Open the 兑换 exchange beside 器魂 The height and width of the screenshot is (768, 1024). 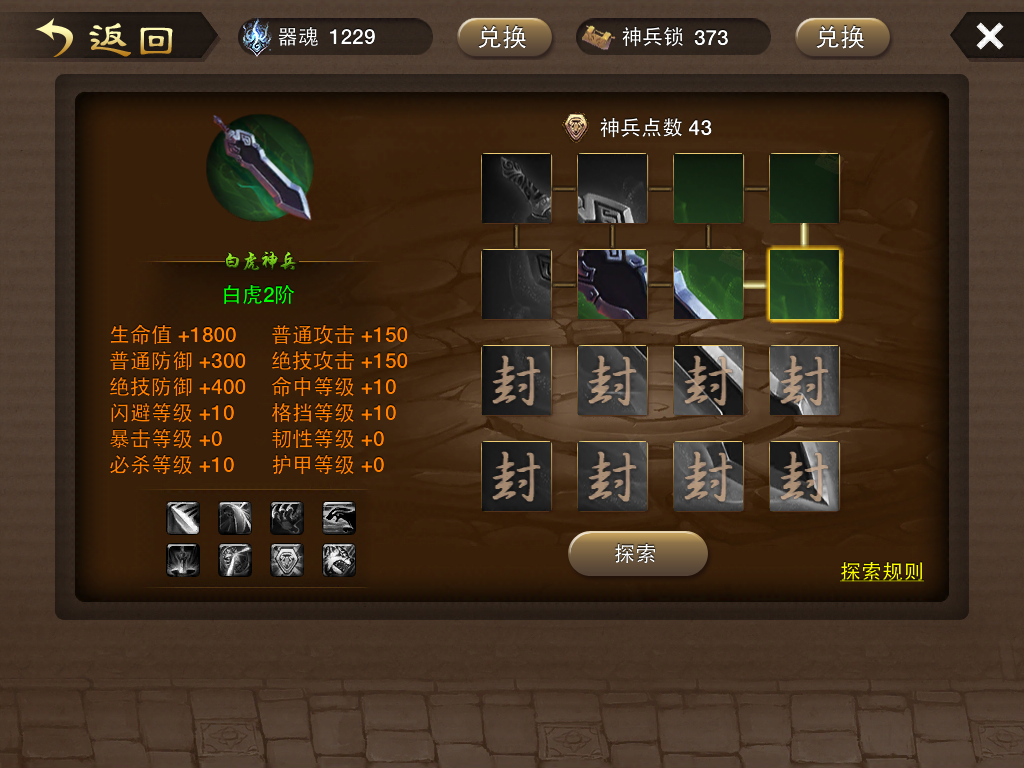pyautogui.click(x=504, y=38)
